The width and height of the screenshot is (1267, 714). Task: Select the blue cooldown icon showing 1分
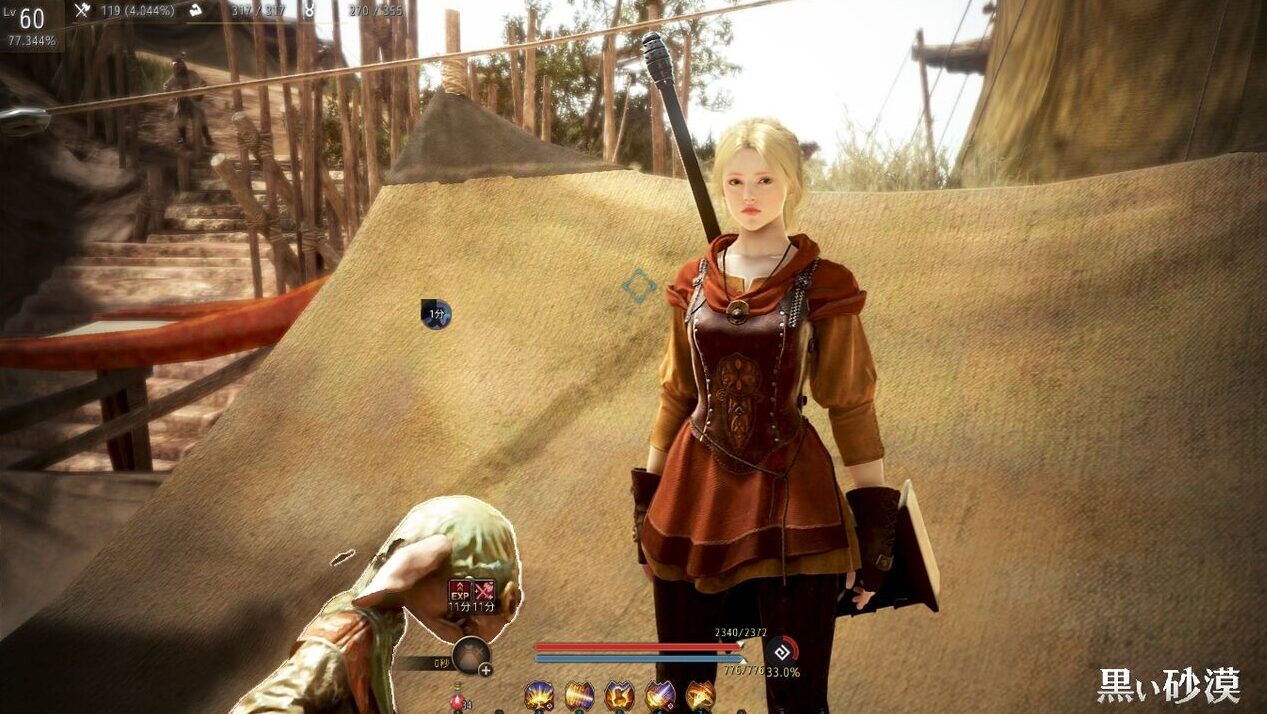click(x=436, y=314)
